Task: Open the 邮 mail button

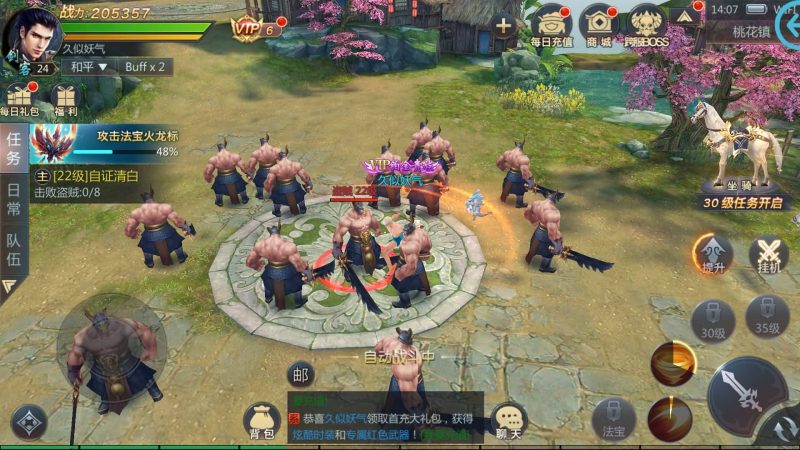Action: point(300,374)
